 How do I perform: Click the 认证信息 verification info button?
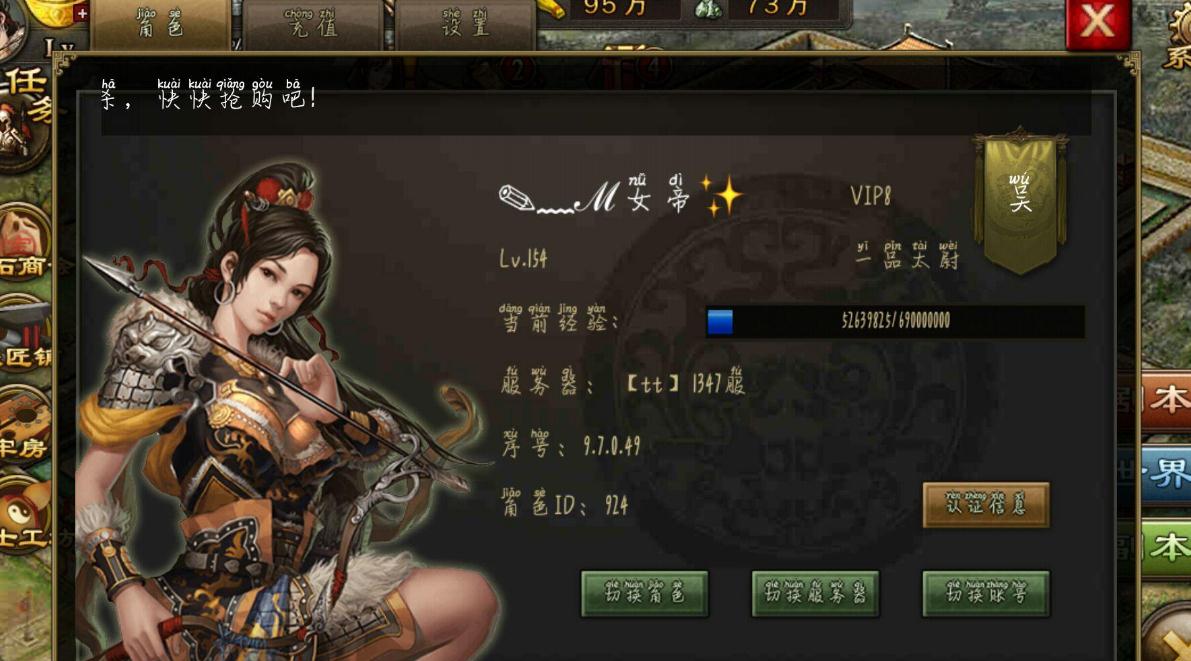tap(985, 505)
